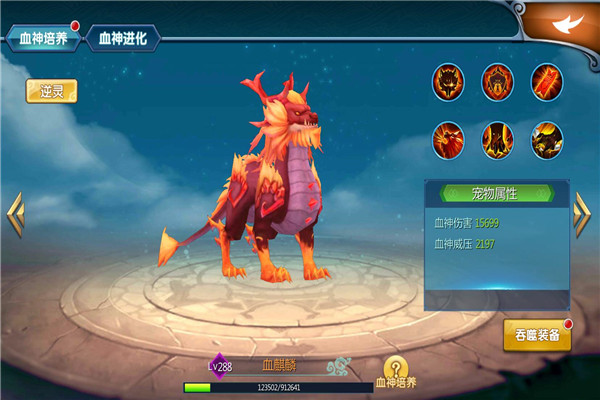This screenshot has height=400, width=600.
Task: Click the 逆灵 button
Action: [51, 91]
